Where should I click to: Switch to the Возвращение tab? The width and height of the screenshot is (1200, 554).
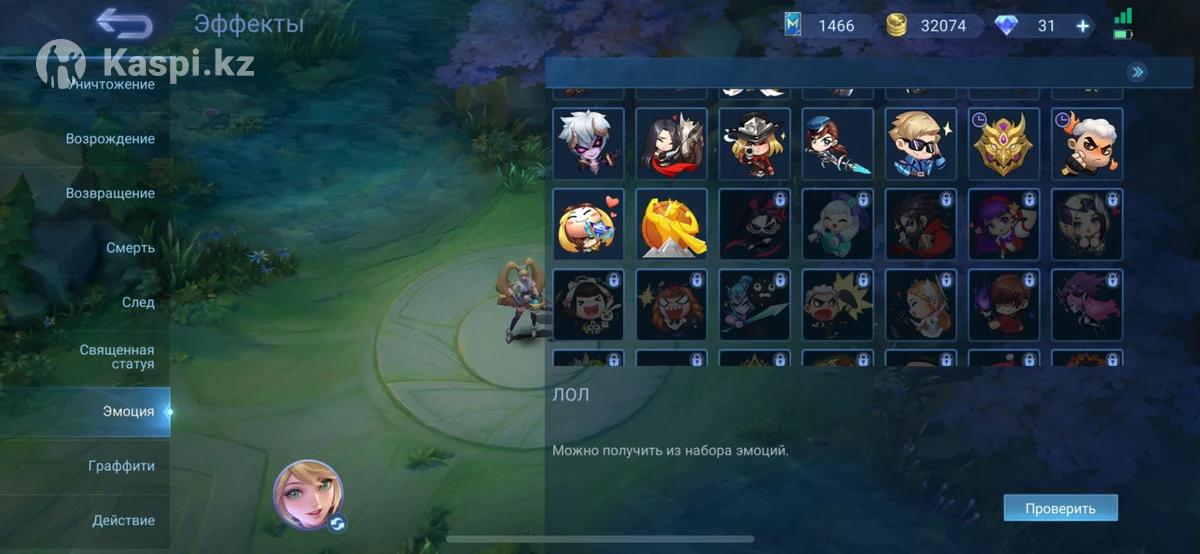point(110,193)
